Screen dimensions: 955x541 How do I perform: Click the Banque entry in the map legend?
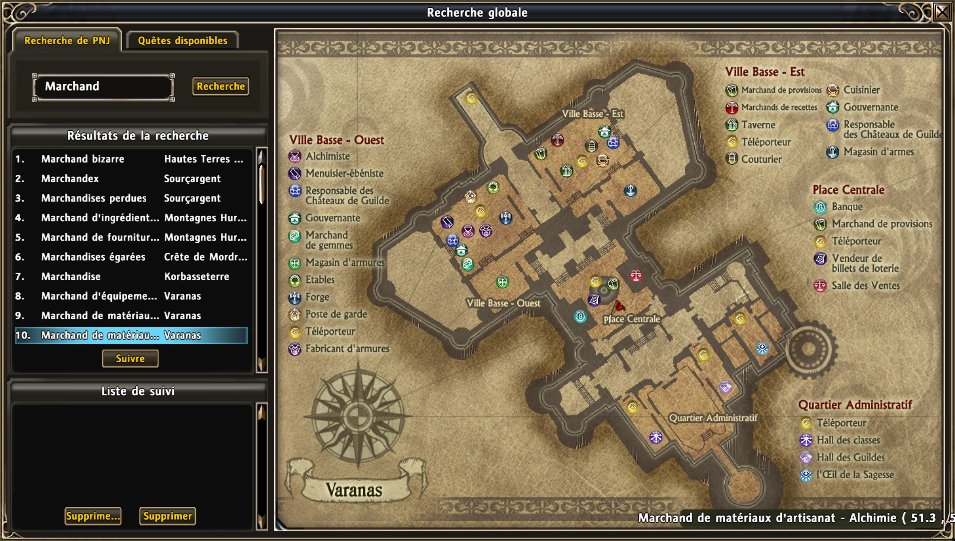pos(846,208)
